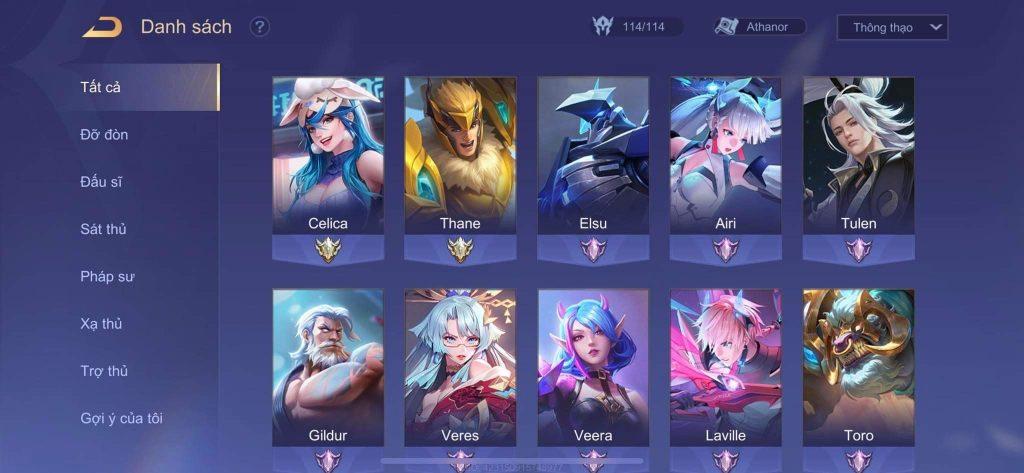The width and height of the screenshot is (1024, 473).
Task: Go back using the top-left arrow
Action: [102, 27]
